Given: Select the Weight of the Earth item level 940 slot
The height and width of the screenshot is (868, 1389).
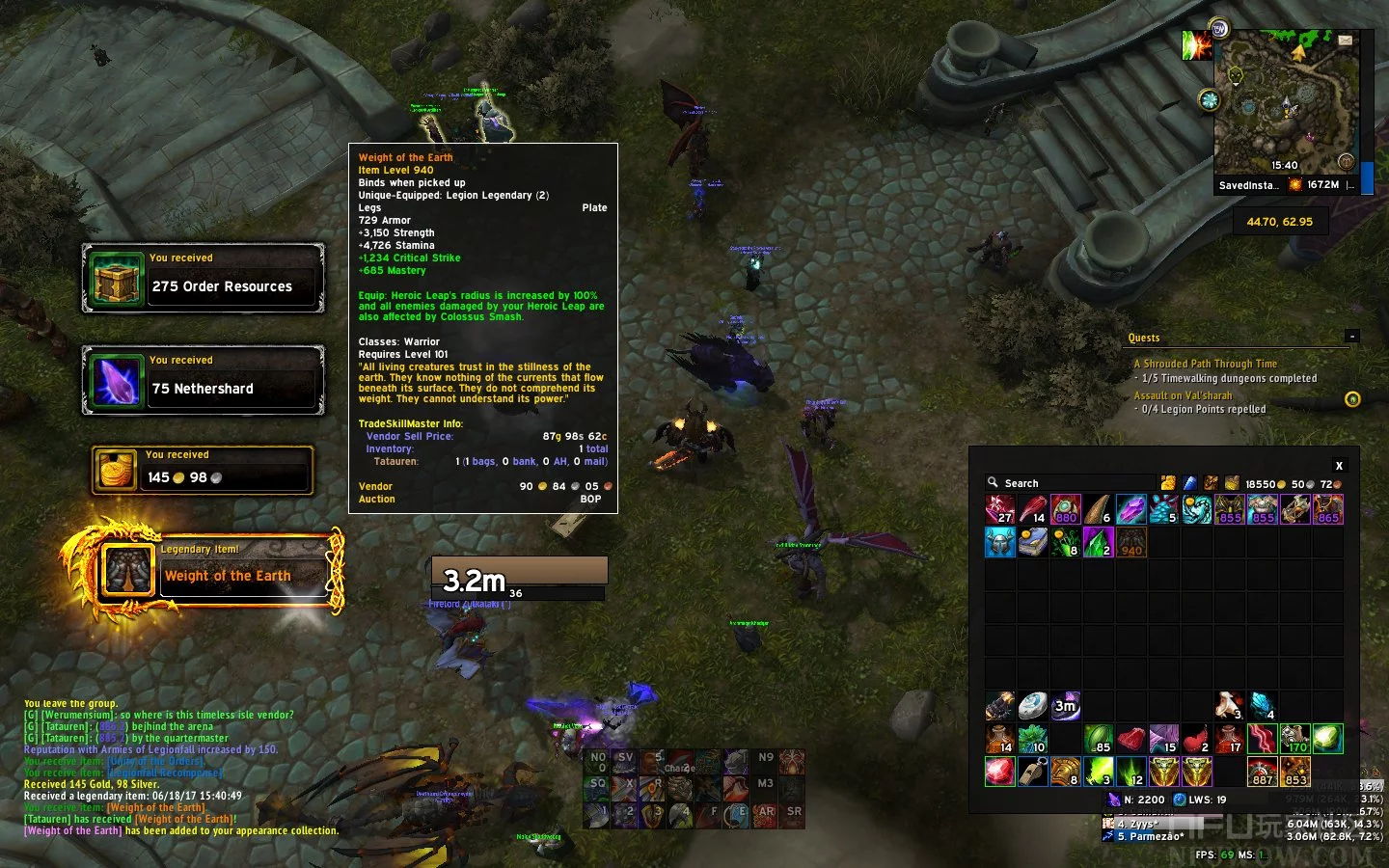Looking at the screenshot, I should pos(1131,542).
